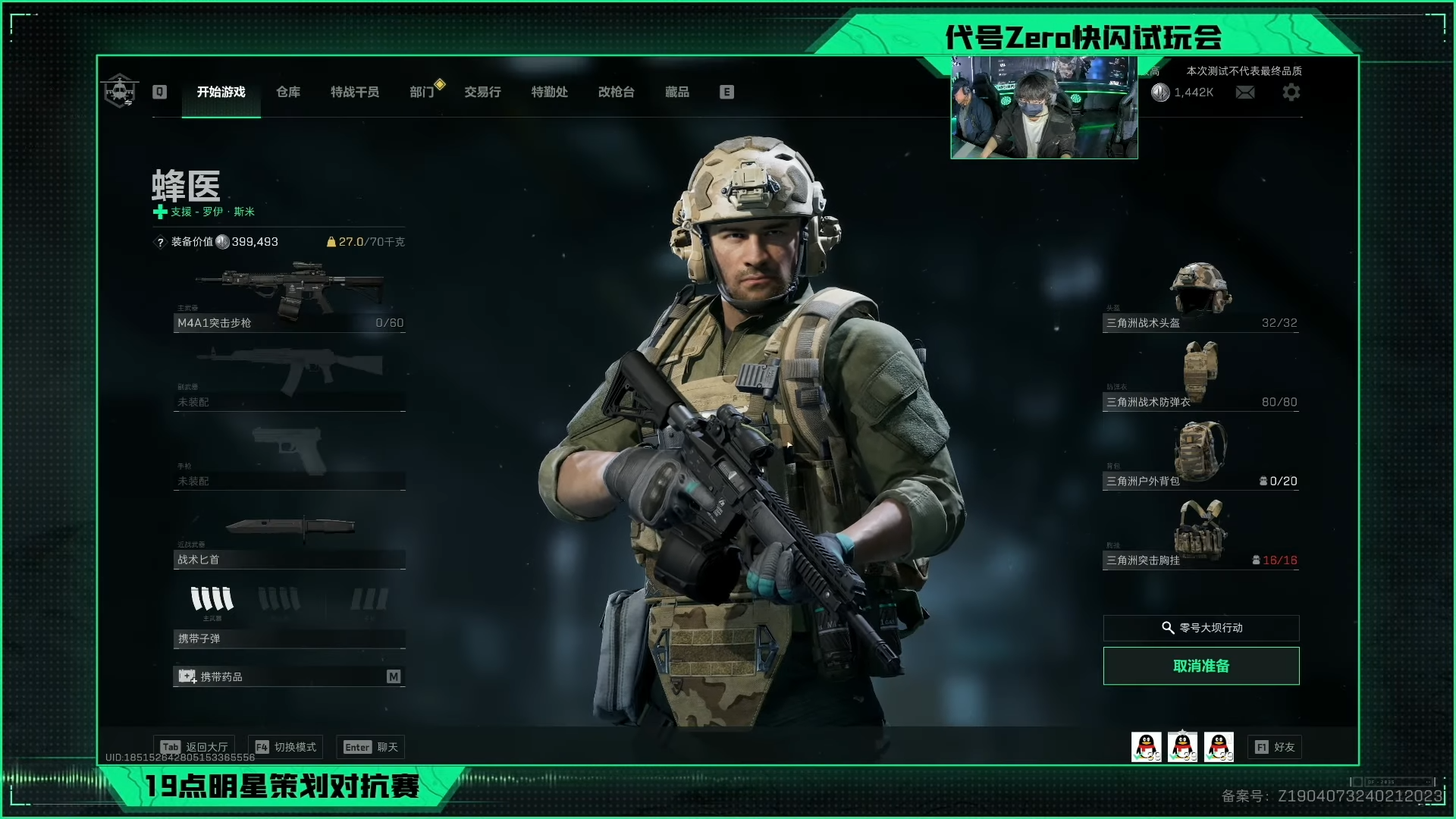Open the 特战干员 tab
Viewport: 1456px width, 819px height.
(355, 92)
